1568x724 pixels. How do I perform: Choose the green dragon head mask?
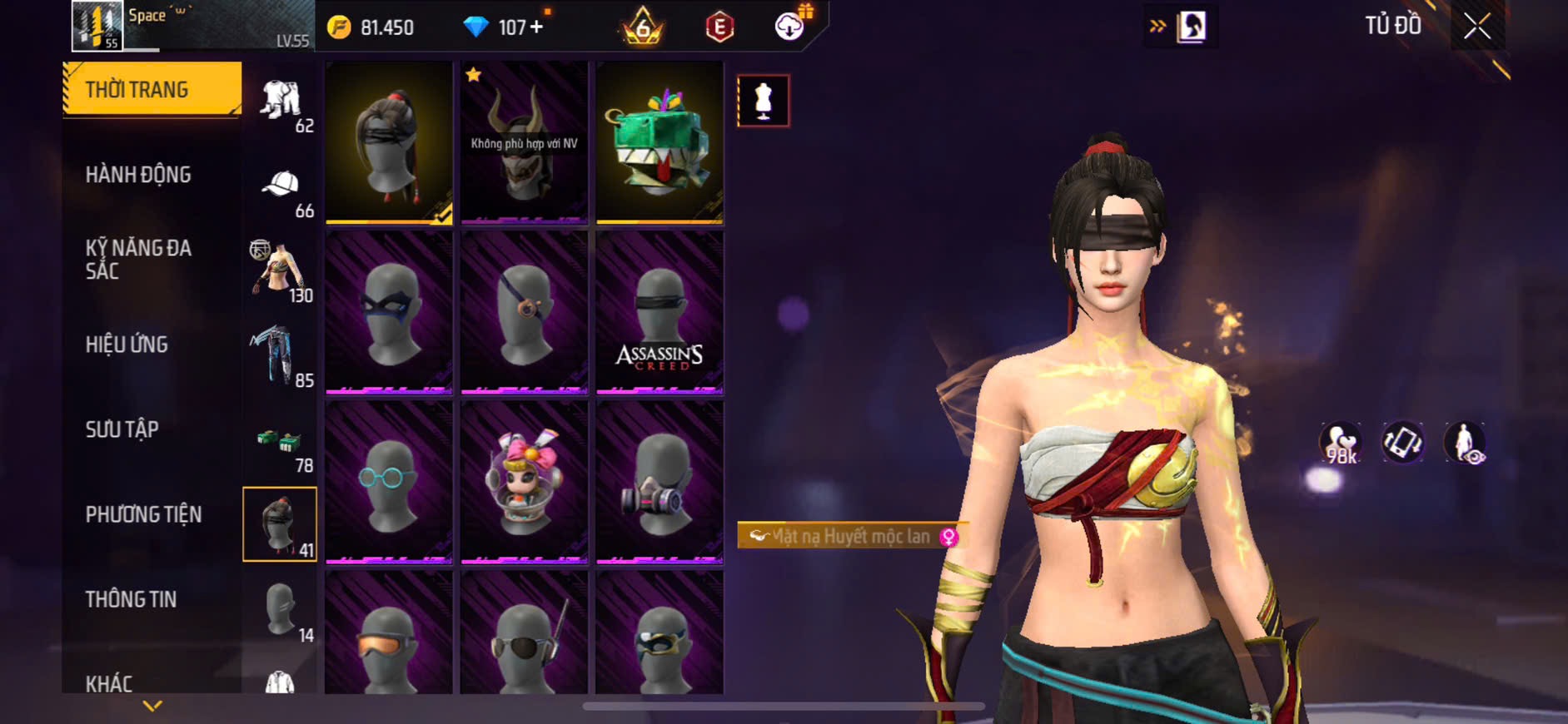tap(660, 141)
